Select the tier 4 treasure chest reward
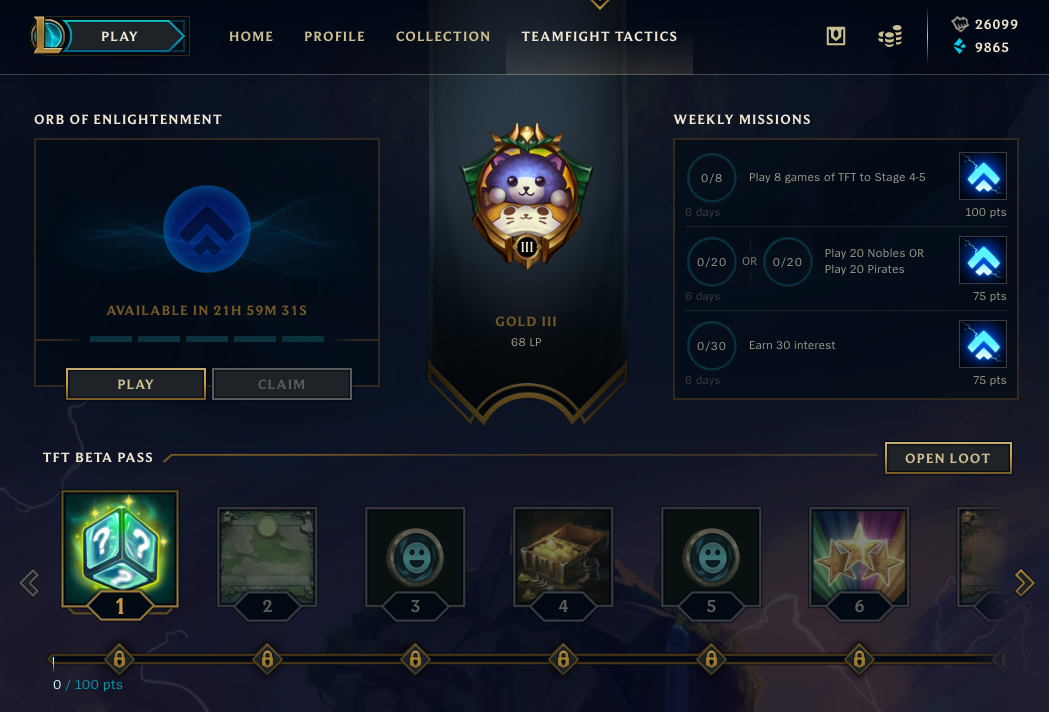The image size is (1049, 712). pyautogui.click(x=563, y=555)
